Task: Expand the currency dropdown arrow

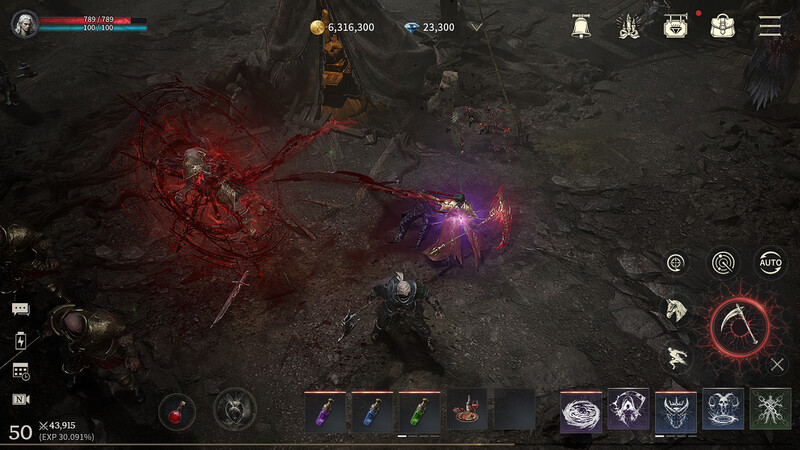Action: [476, 27]
